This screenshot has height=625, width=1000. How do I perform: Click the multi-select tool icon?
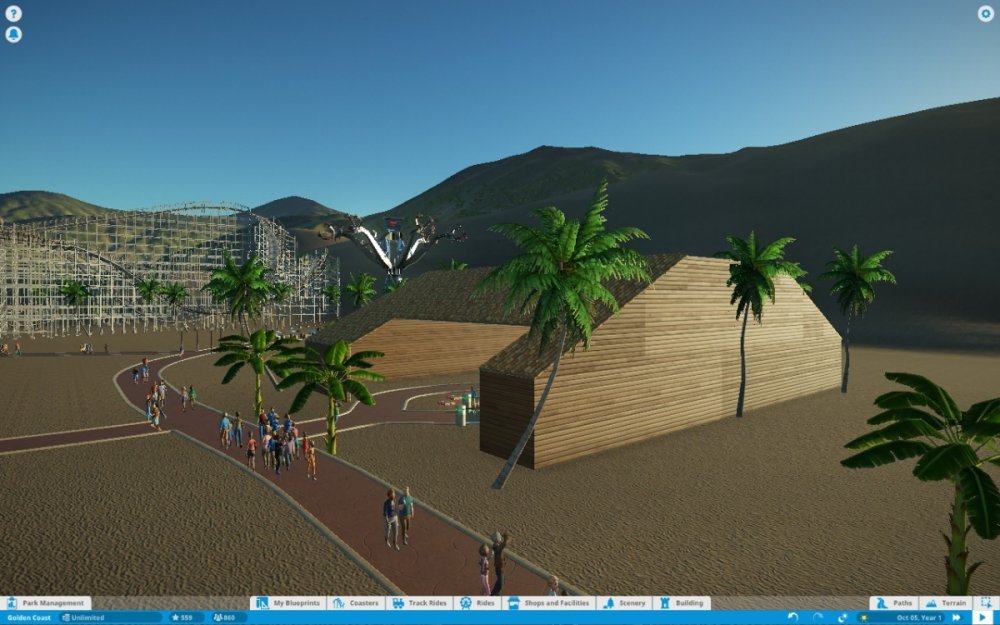click(x=986, y=604)
